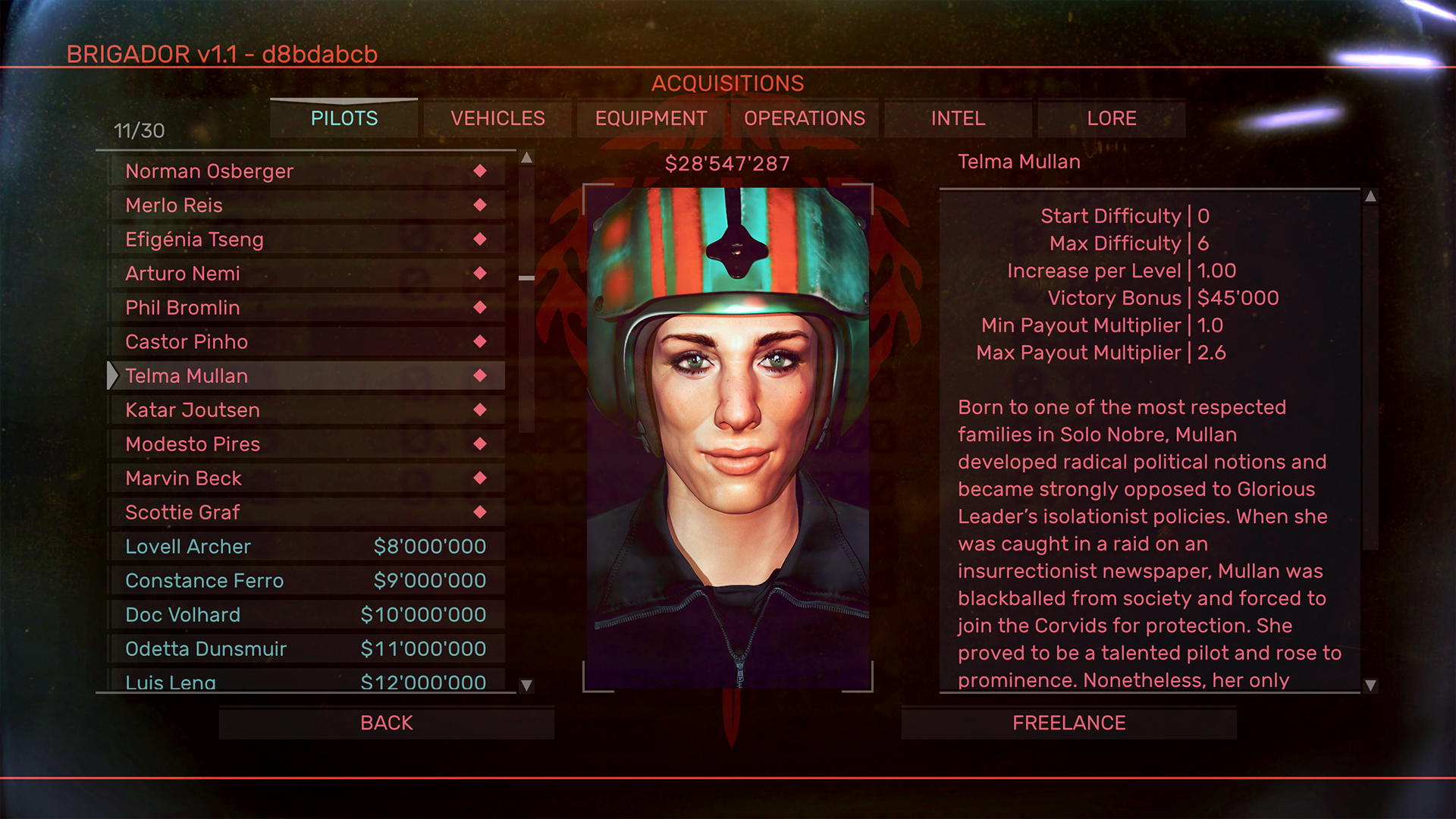Screen dimensions: 1456x819
Task: Click the up arrow on the pilot list scrollbar
Action: pyautogui.click(x=526, y=159)
